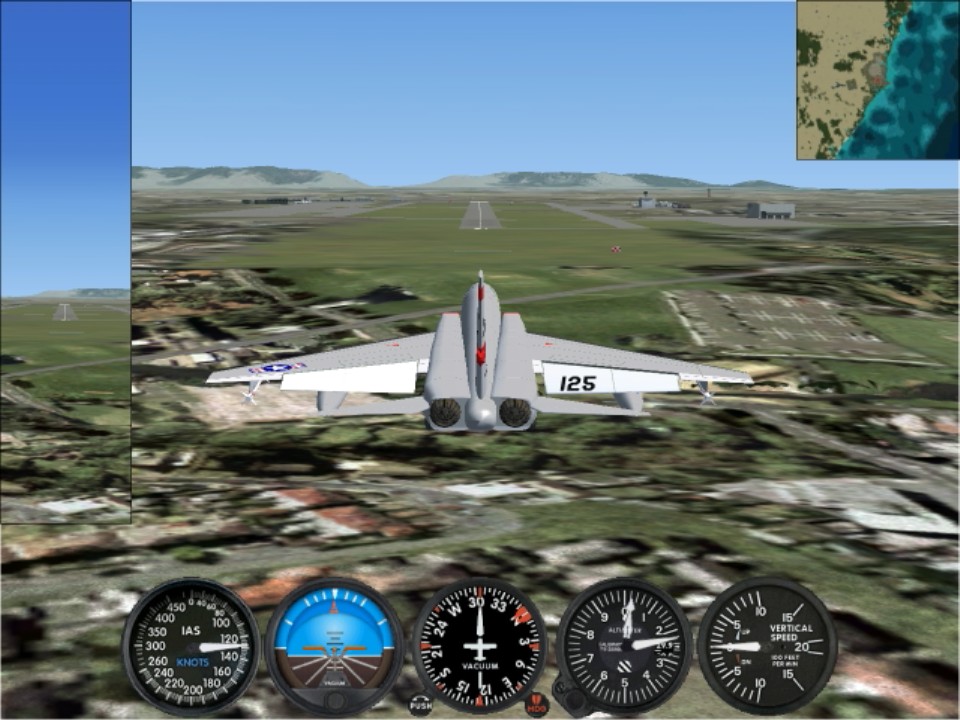Click the airspeed indicator gauge
960x720 pixels.
191,646
